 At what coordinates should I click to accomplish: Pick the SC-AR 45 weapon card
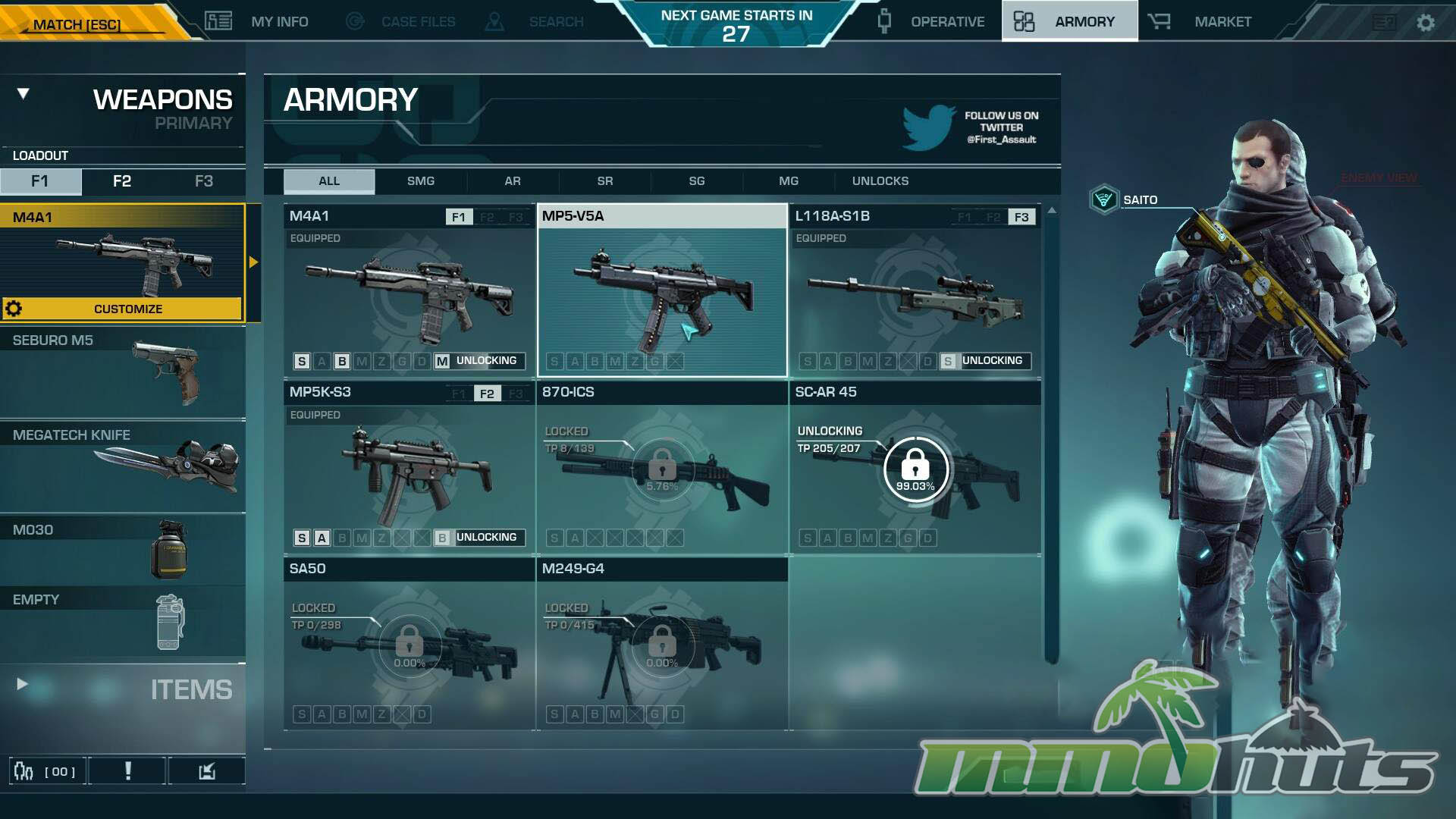[x=915, y=468]
